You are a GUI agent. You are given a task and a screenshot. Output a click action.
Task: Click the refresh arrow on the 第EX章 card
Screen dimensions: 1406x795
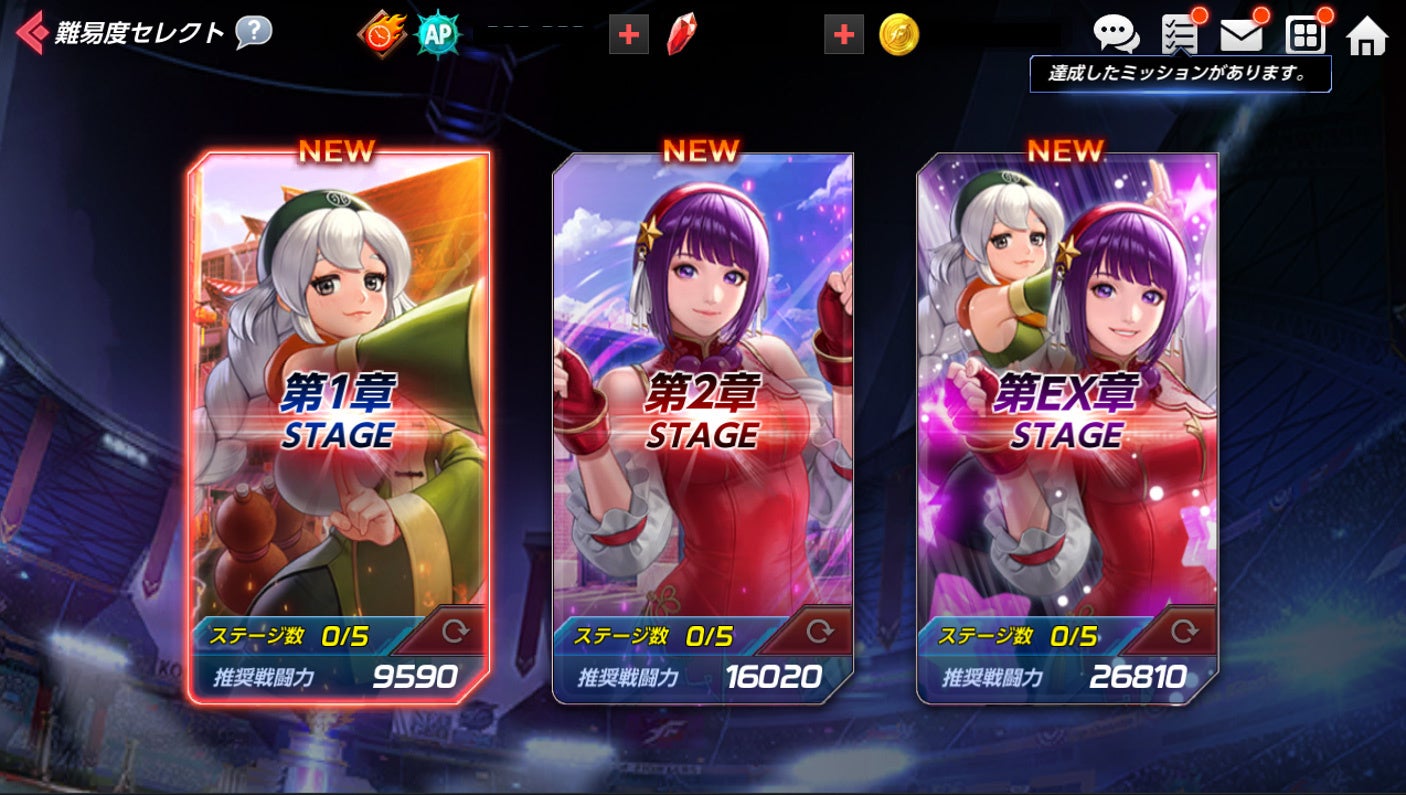click(x=1184, y=632)
